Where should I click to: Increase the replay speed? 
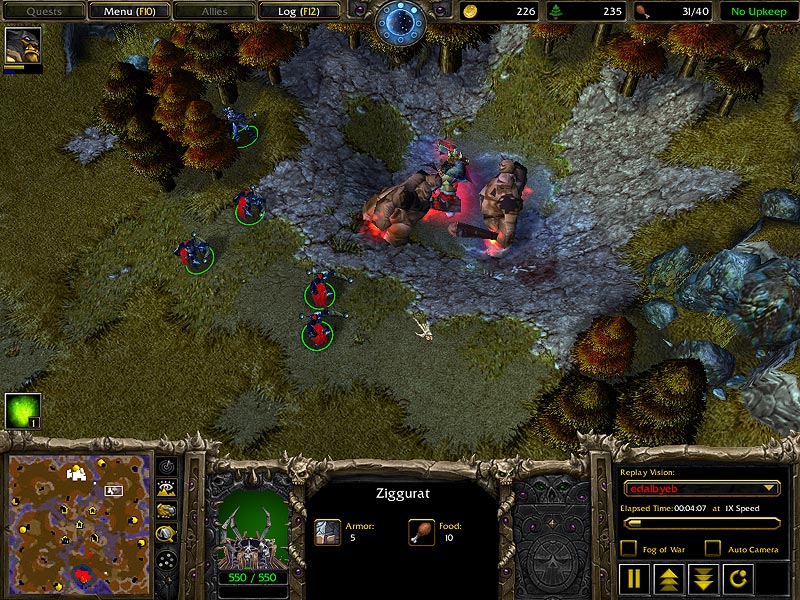click(667, 578)
